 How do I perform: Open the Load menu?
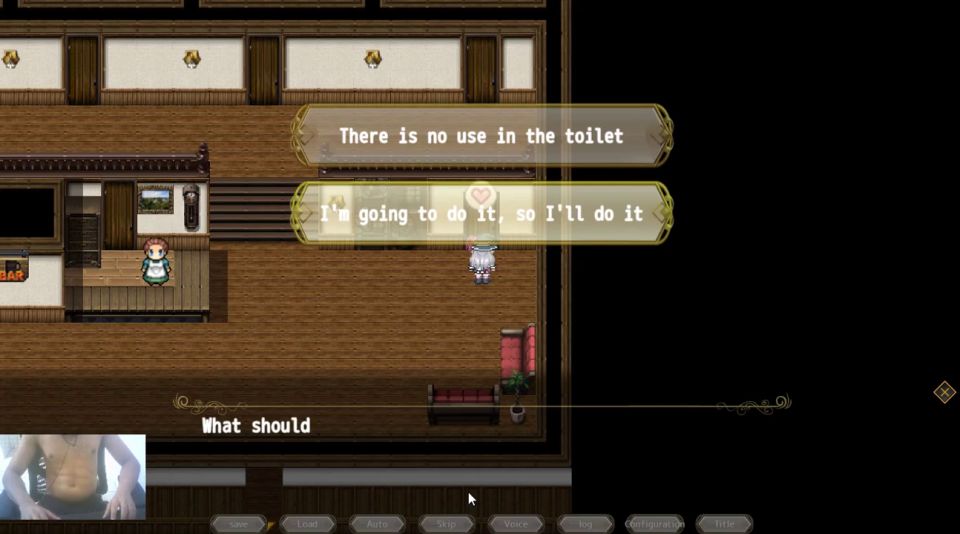point(307,524)
